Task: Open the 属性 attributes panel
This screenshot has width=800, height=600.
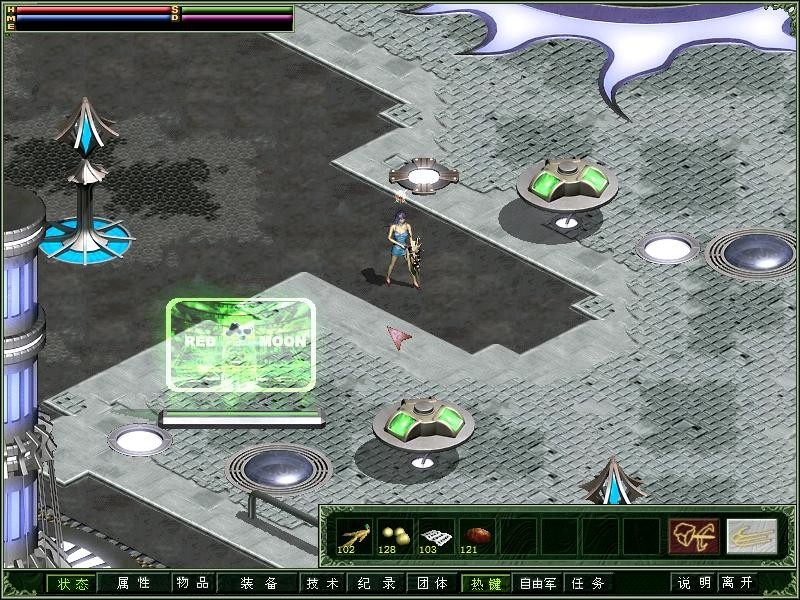Action: pyautogui.click(x=133, y=583)
